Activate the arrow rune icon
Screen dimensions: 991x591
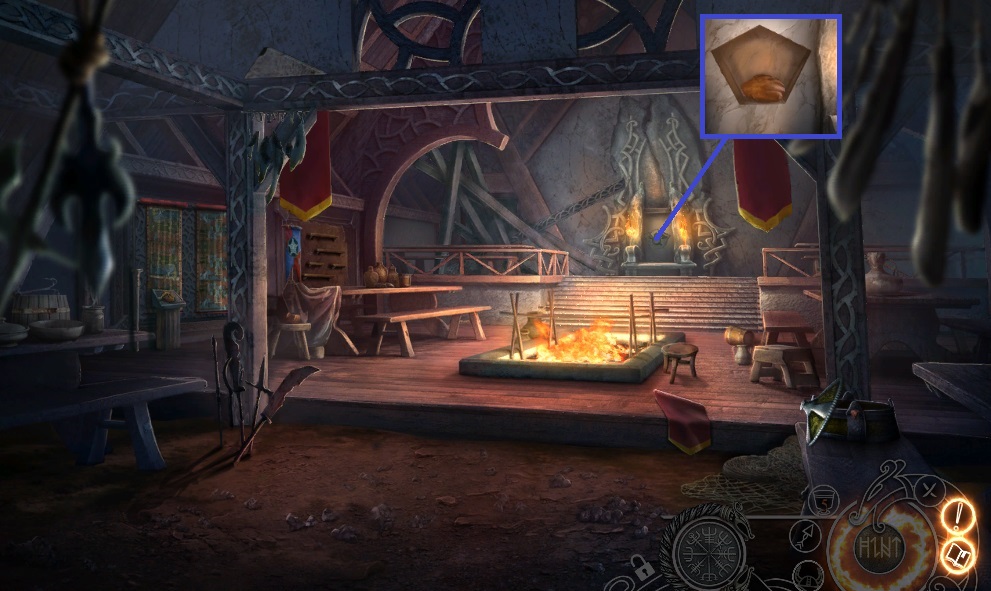coord(802,537)
